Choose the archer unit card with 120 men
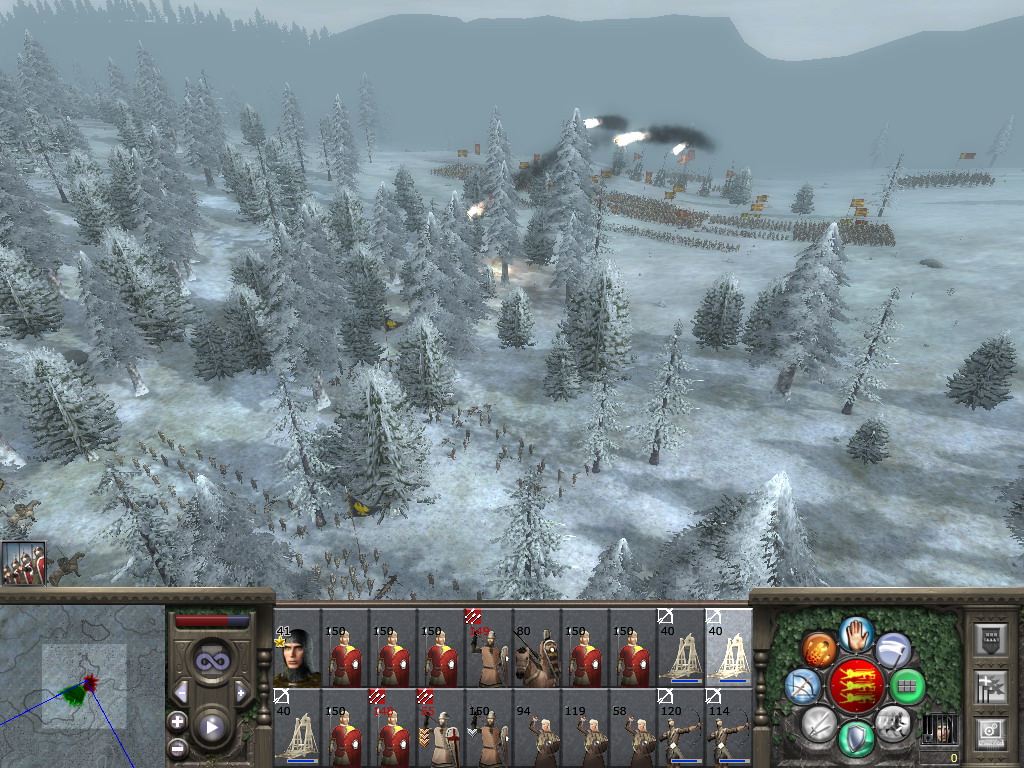Viewport: 1024px width, 768px height. tap(680, 728)
